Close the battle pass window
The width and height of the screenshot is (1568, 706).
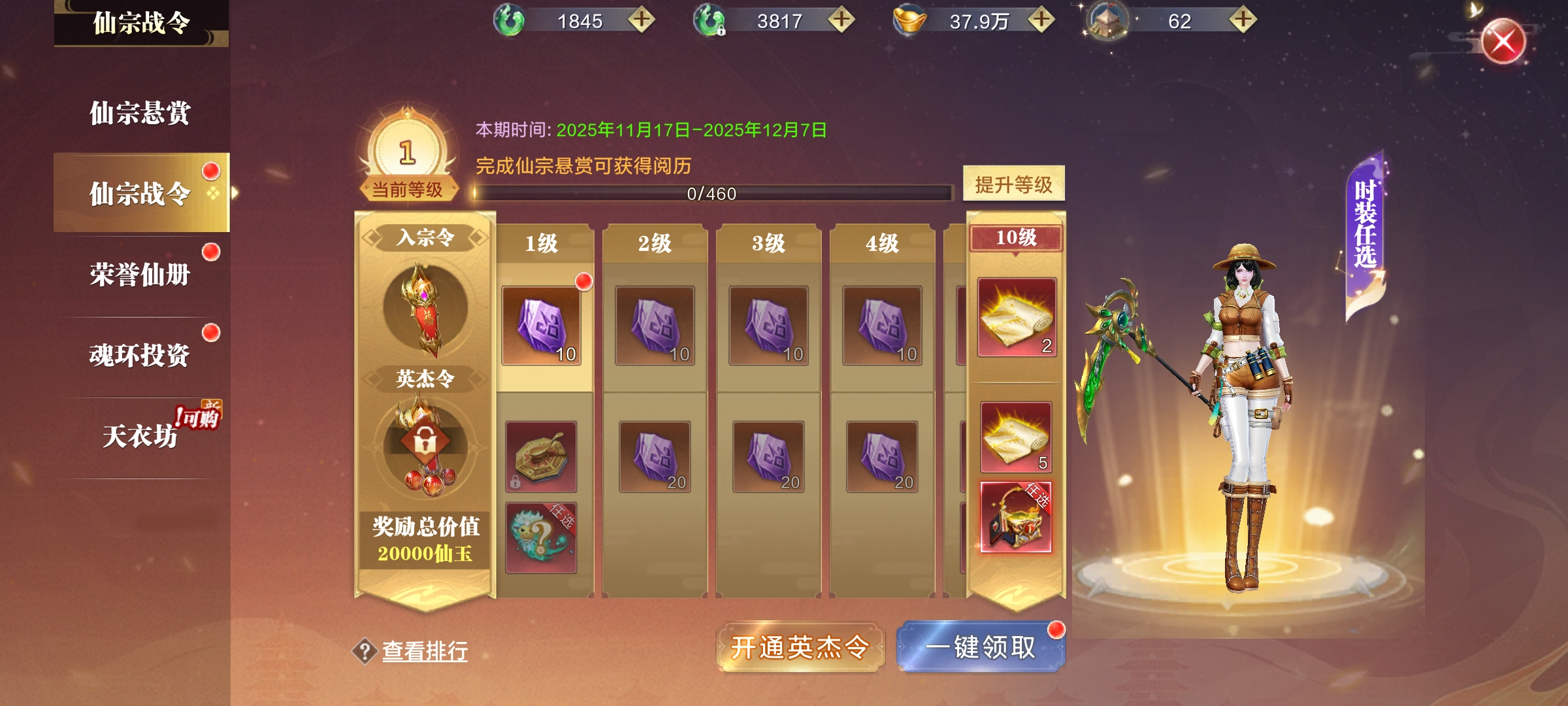pos(1503,42)
